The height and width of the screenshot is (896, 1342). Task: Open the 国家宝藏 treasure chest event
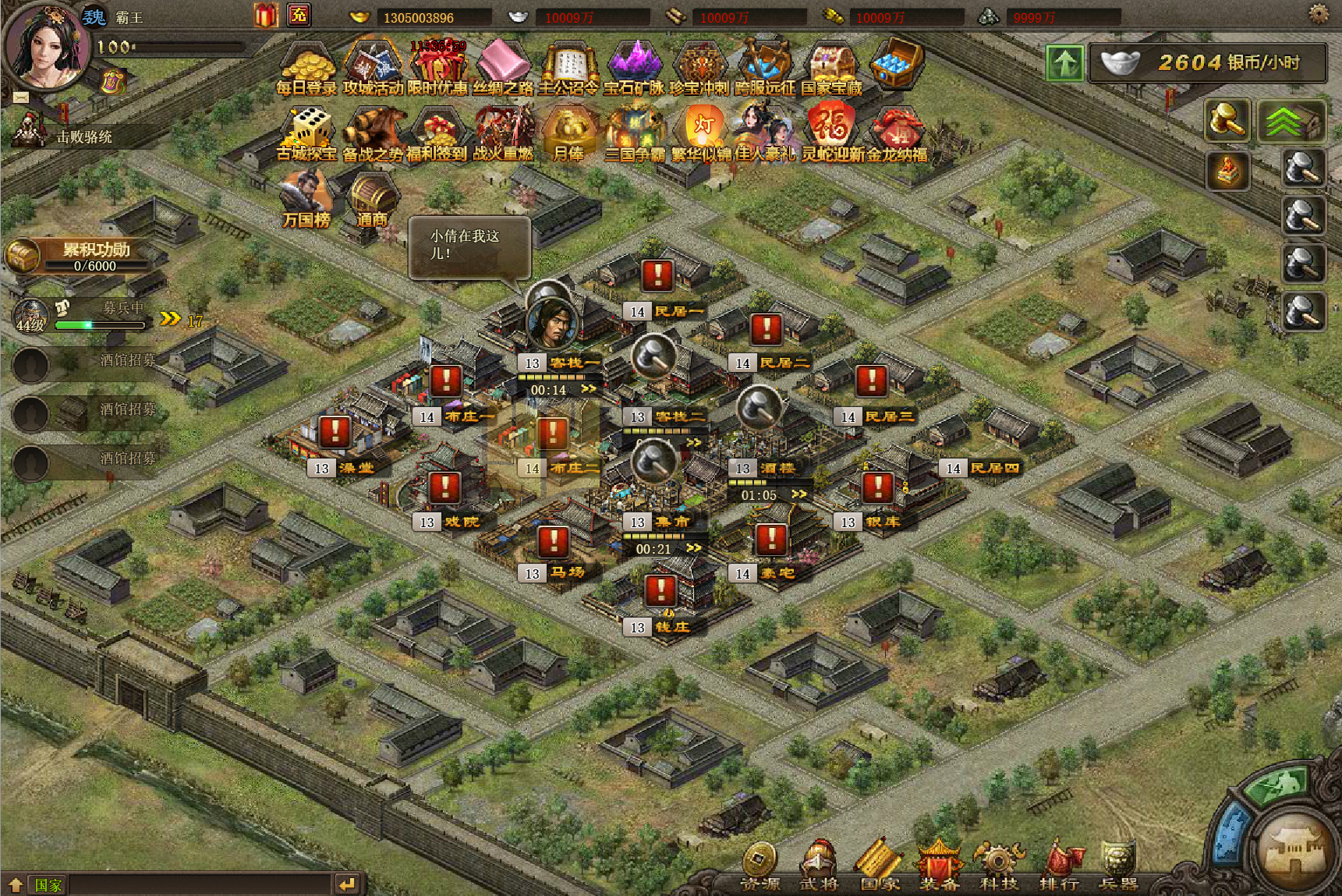click(x=832, y=67)
